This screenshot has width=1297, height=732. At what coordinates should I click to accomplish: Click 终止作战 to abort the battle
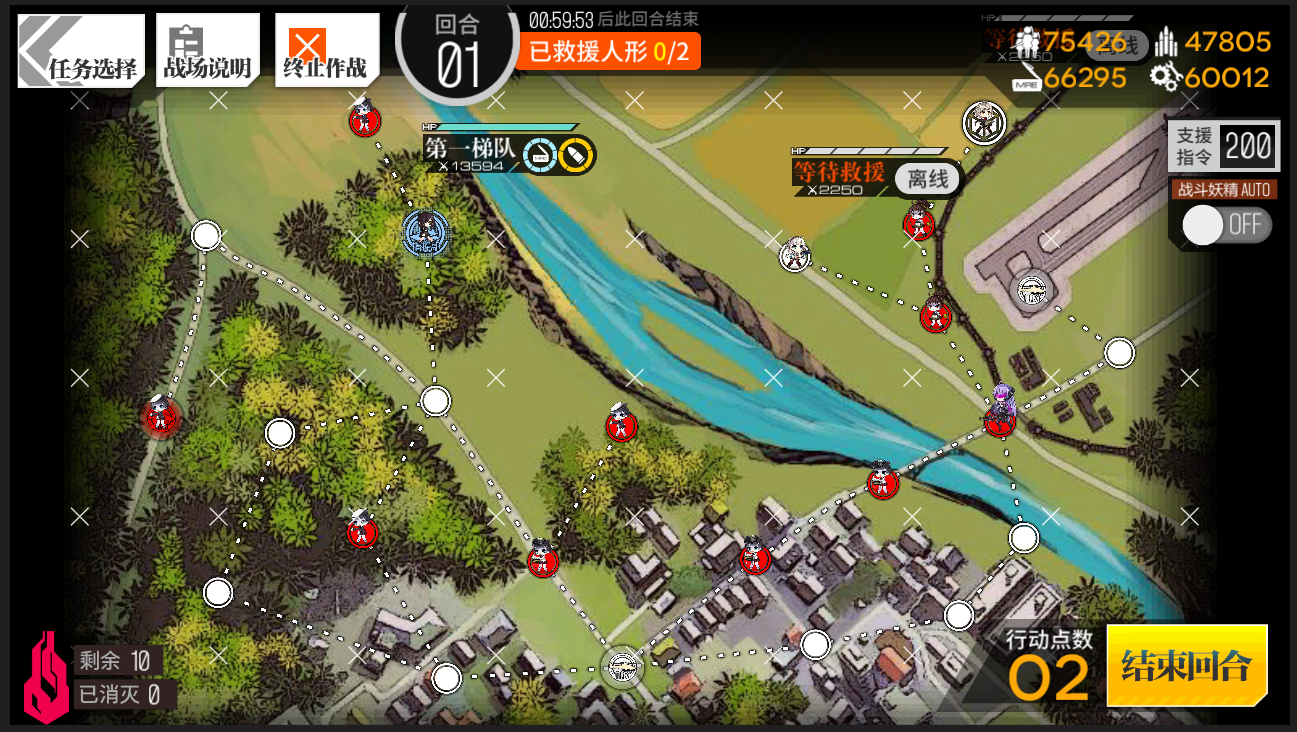click(326, 51)
